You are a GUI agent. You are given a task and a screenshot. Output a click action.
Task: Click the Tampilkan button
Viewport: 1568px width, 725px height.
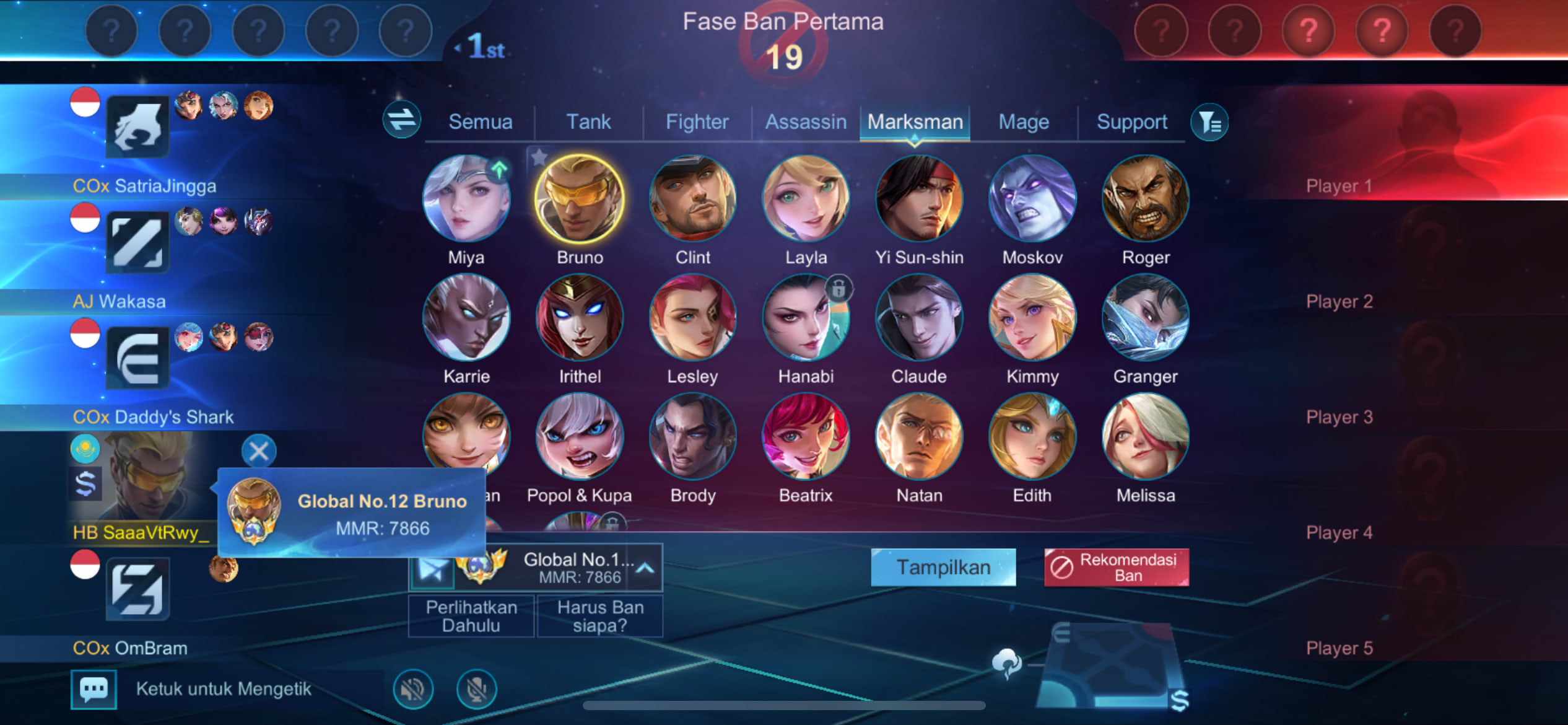coord(943,567)
